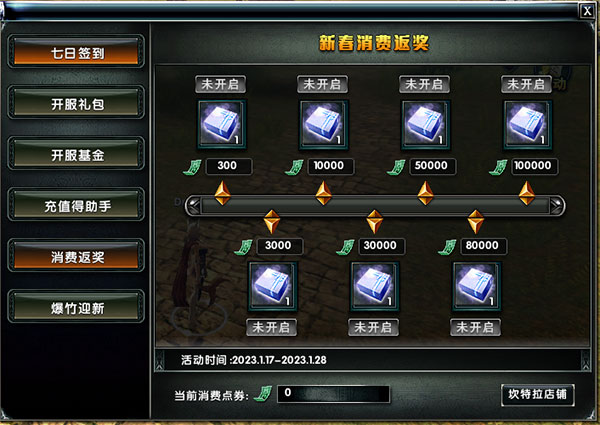Click the 未开启 button above the 100000 reward

[526, 83]
